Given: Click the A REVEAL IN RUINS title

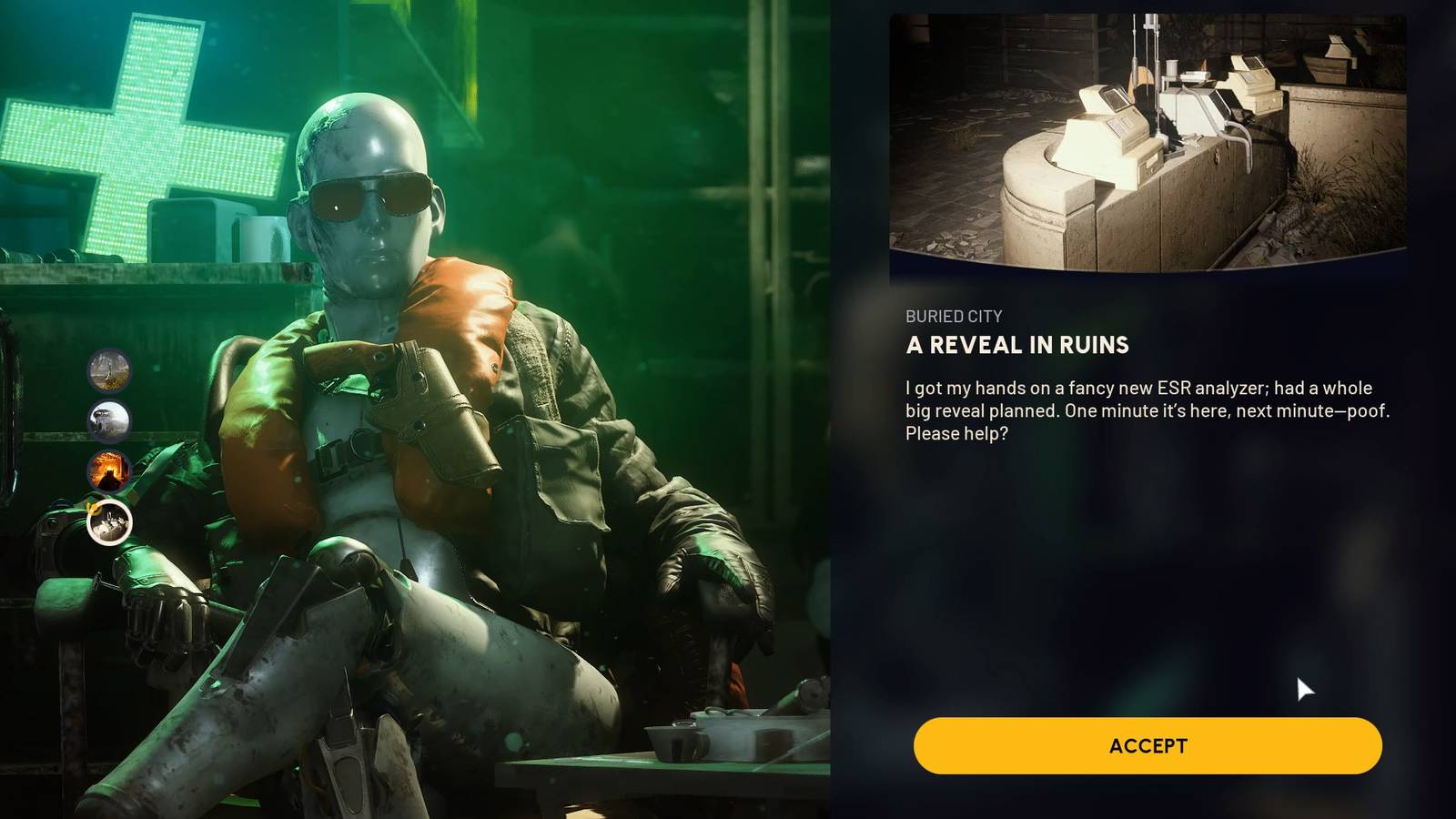Looking at the screenshot, I should point(1015,346).
